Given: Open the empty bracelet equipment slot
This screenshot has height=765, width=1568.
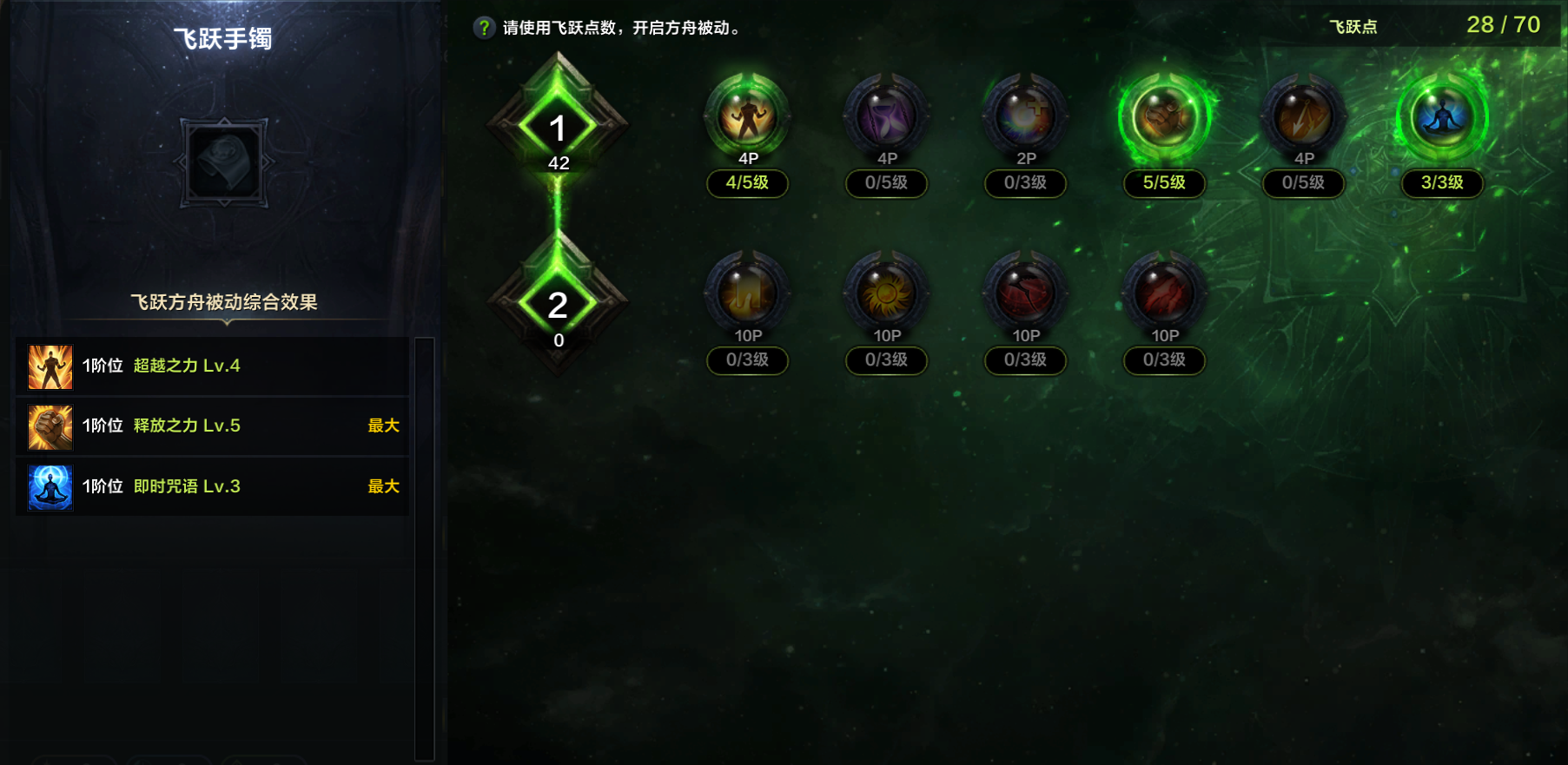Looking at the screenshot, I should [224, 162].
